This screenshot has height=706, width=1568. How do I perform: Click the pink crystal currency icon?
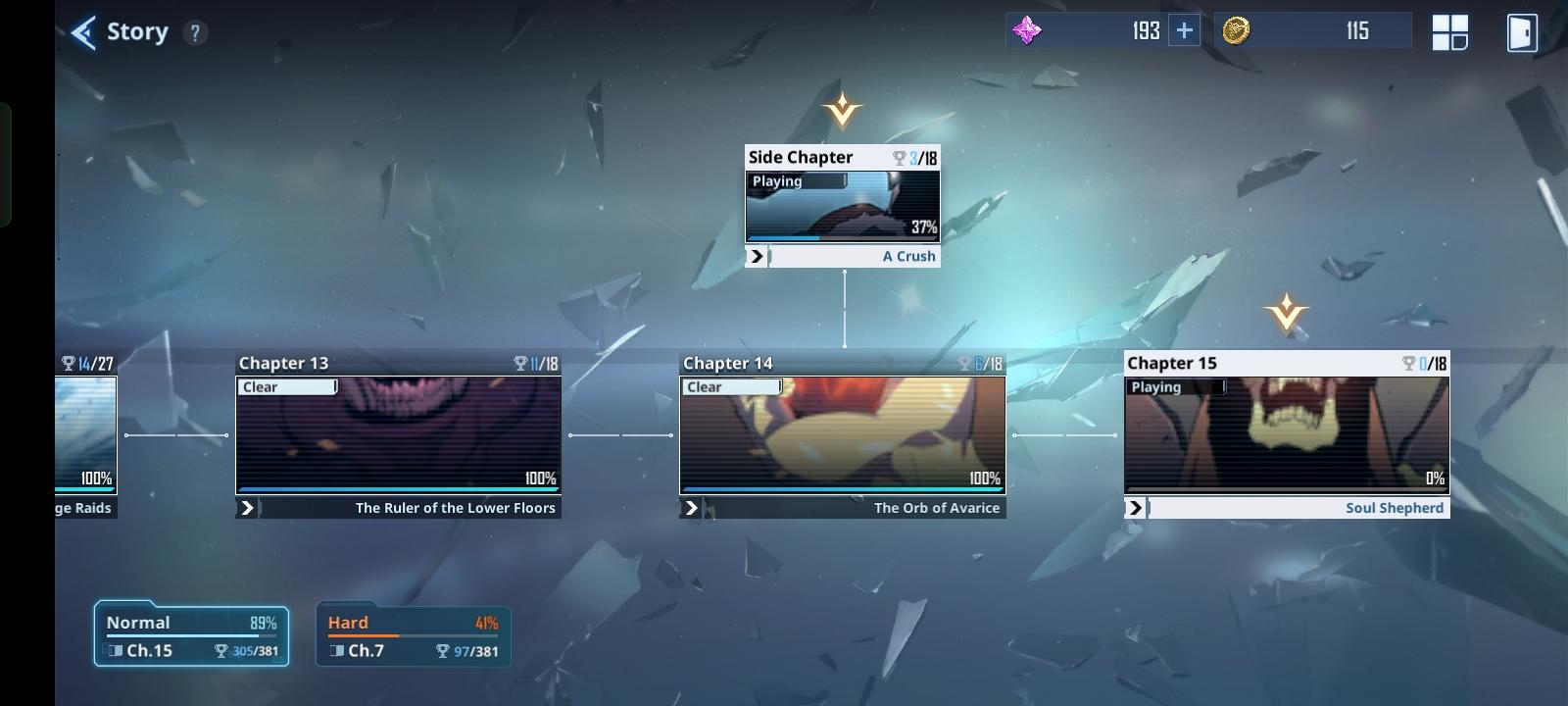pyautogui.click(x=1027, y=29)
